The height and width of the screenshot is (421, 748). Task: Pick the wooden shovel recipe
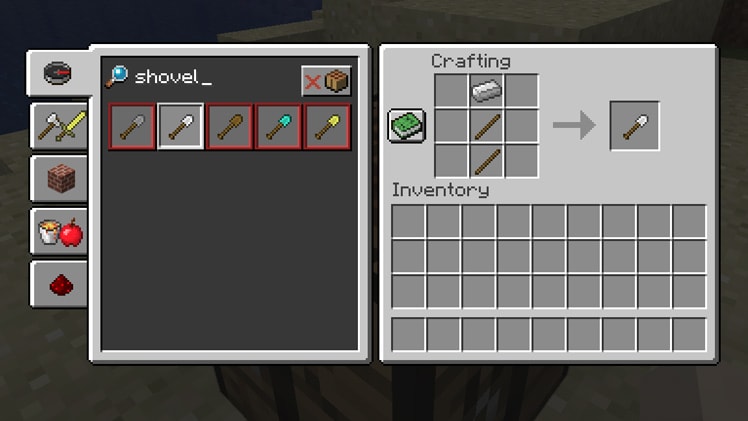tap(230, 127)
